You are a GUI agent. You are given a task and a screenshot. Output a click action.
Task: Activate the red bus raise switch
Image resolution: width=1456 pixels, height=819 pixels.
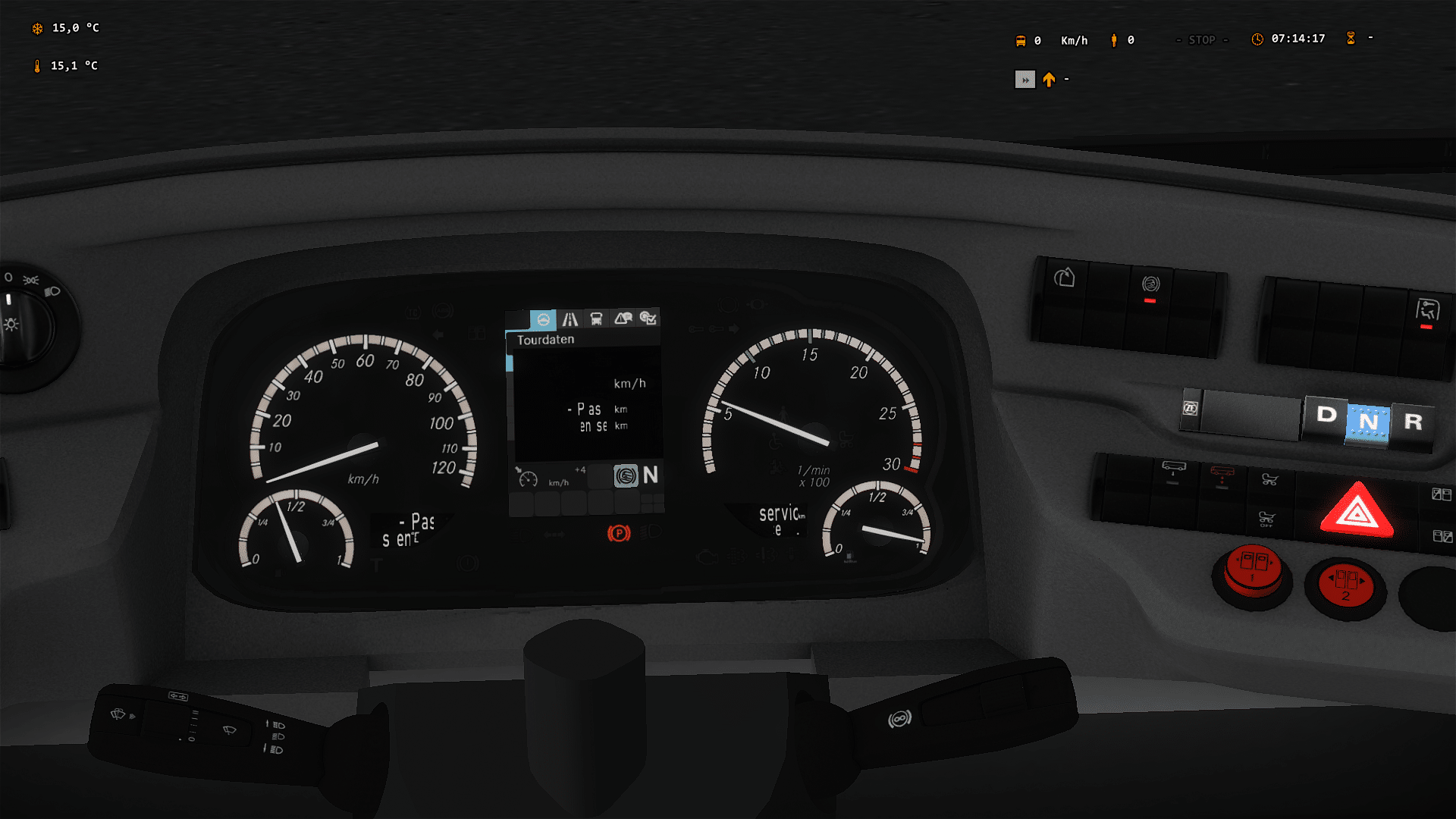[x=1222, y=476]
